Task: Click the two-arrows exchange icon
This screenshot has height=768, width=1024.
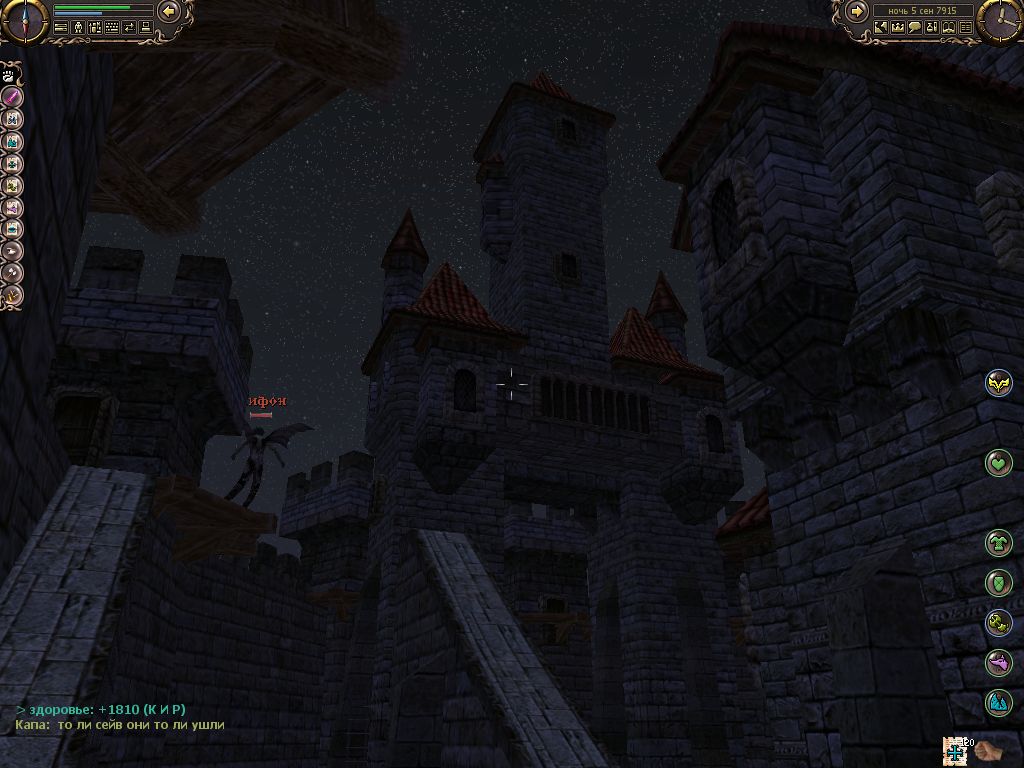Action: [x=129, y=28]
